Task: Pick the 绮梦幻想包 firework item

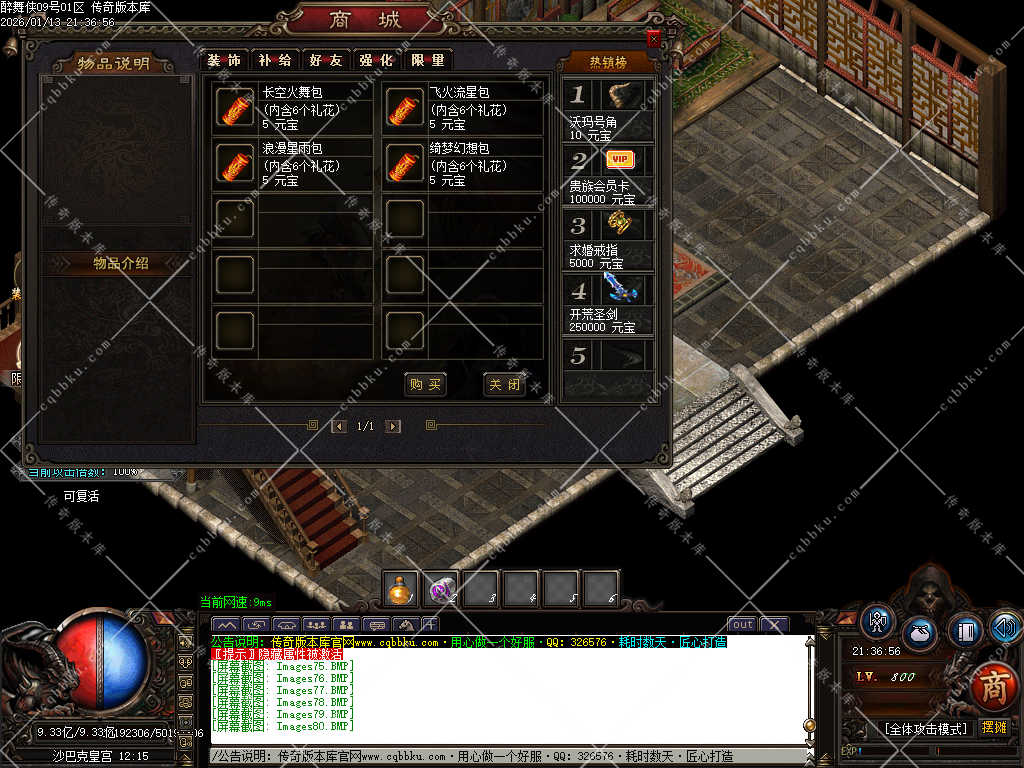Action: tap(404, 164)
